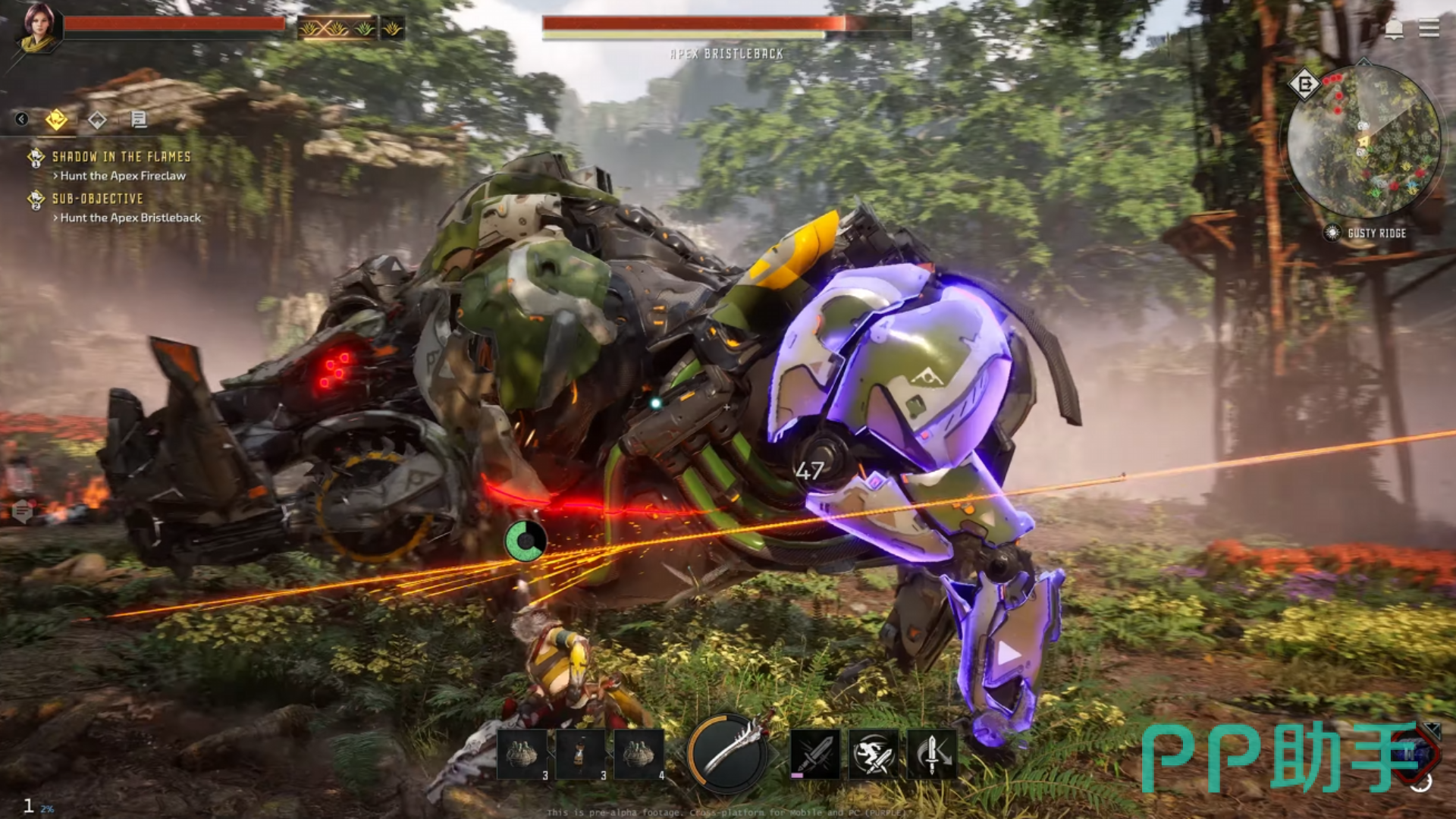Activate the dashing figure sword skill

874,755
